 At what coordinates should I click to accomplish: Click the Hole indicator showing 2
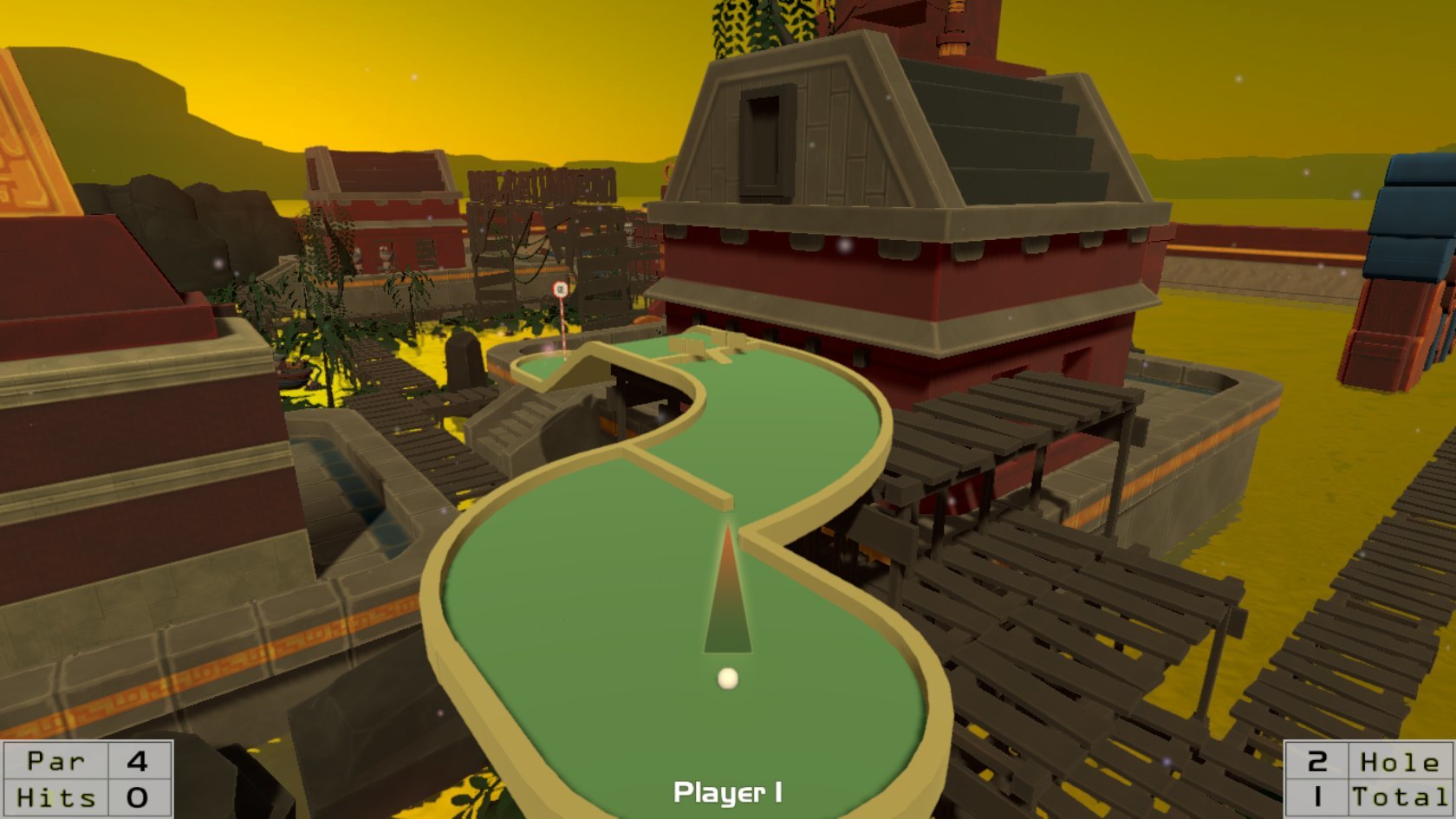pyautogui.click(x=1316, y=762)
